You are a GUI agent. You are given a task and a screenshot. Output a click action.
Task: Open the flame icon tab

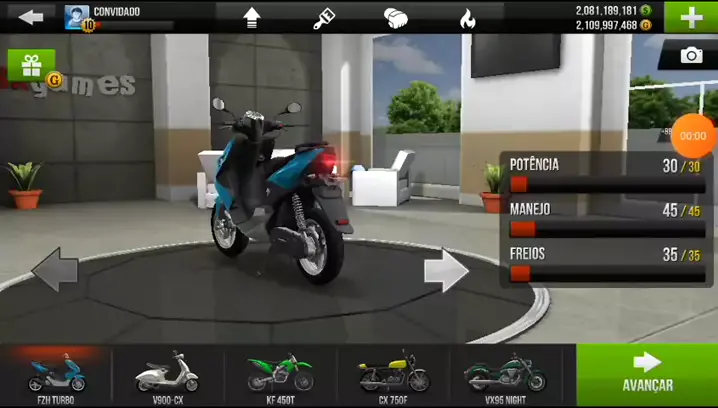point(467,17)
